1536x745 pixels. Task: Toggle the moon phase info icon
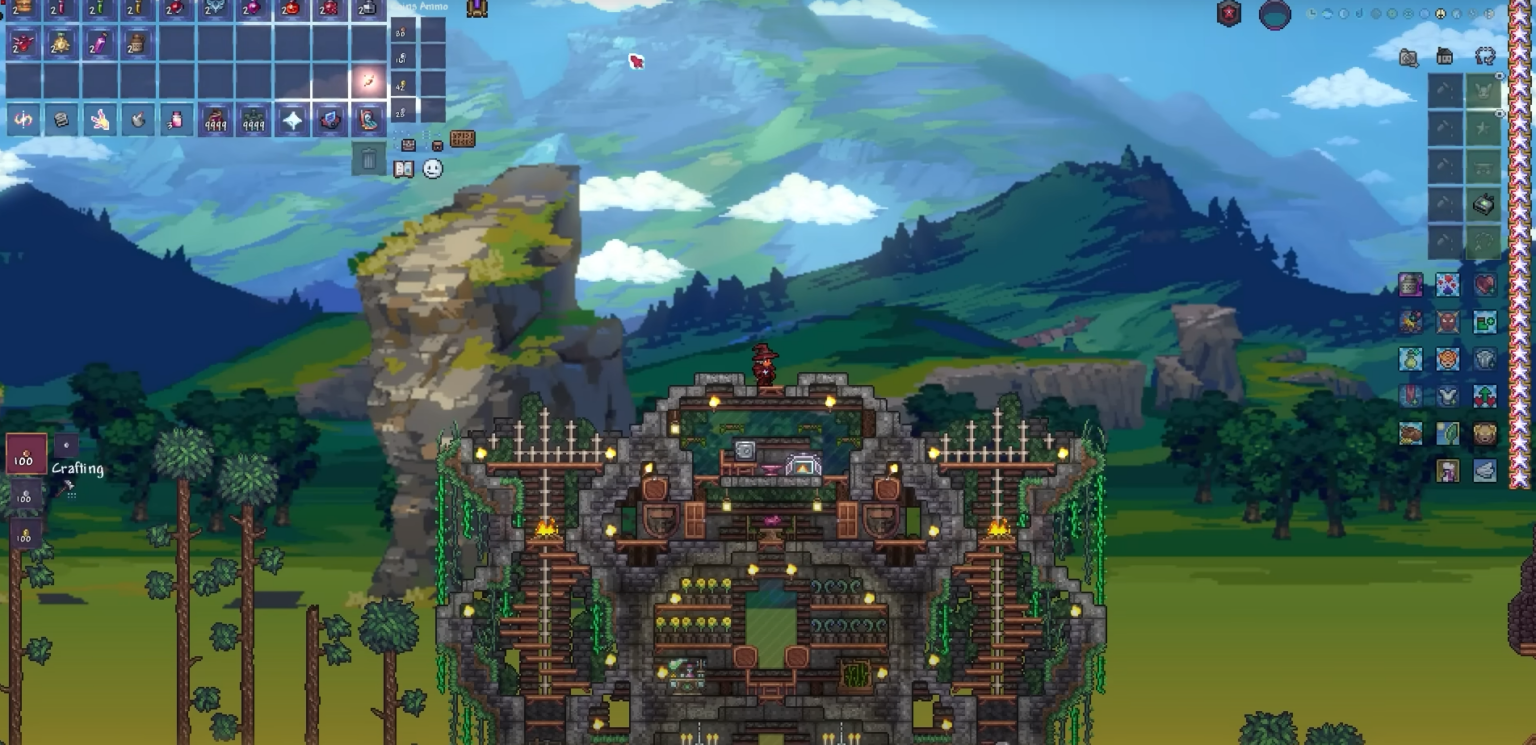click(x=1343, y=13)
